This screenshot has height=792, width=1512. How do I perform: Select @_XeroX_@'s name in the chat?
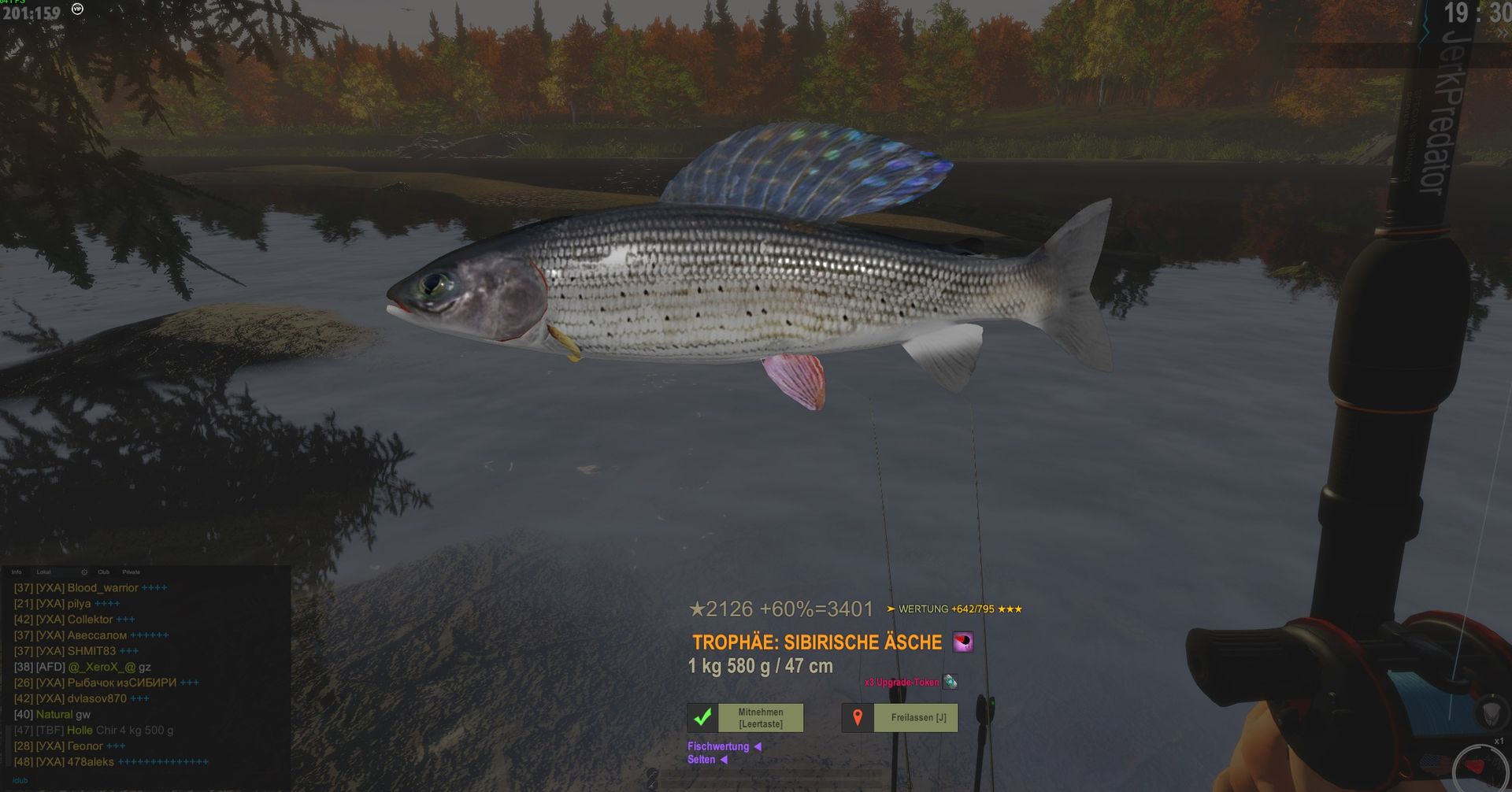pos(102,667)
